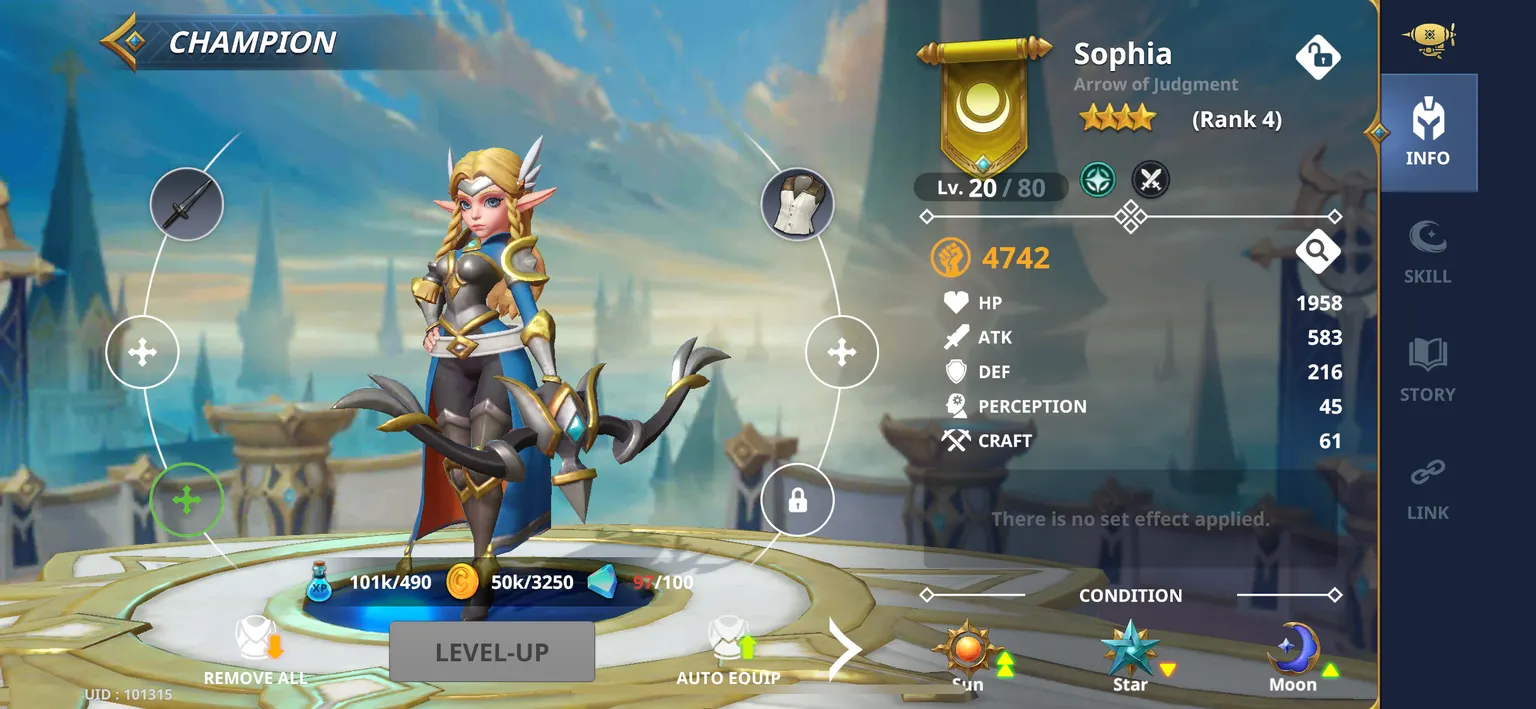Open the SKILL tab

pyautogui.click(x=1427, y=252)
